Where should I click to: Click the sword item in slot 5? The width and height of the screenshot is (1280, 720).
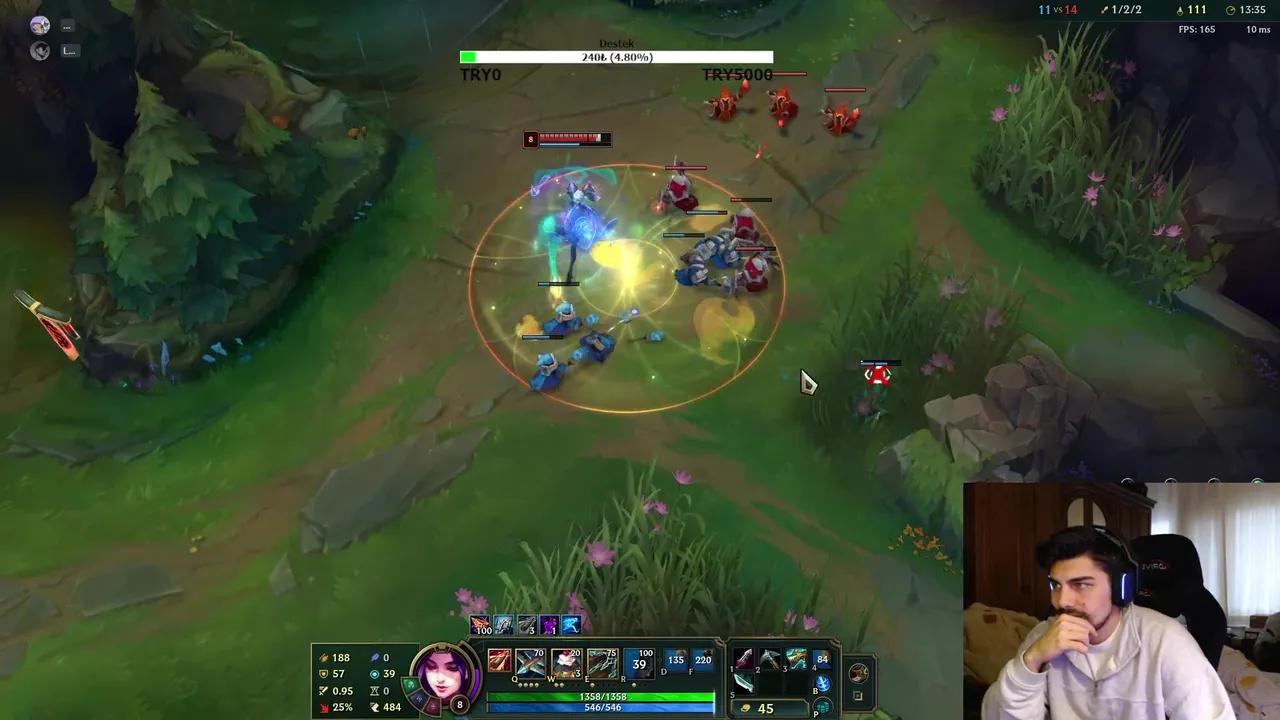point(741,683)
